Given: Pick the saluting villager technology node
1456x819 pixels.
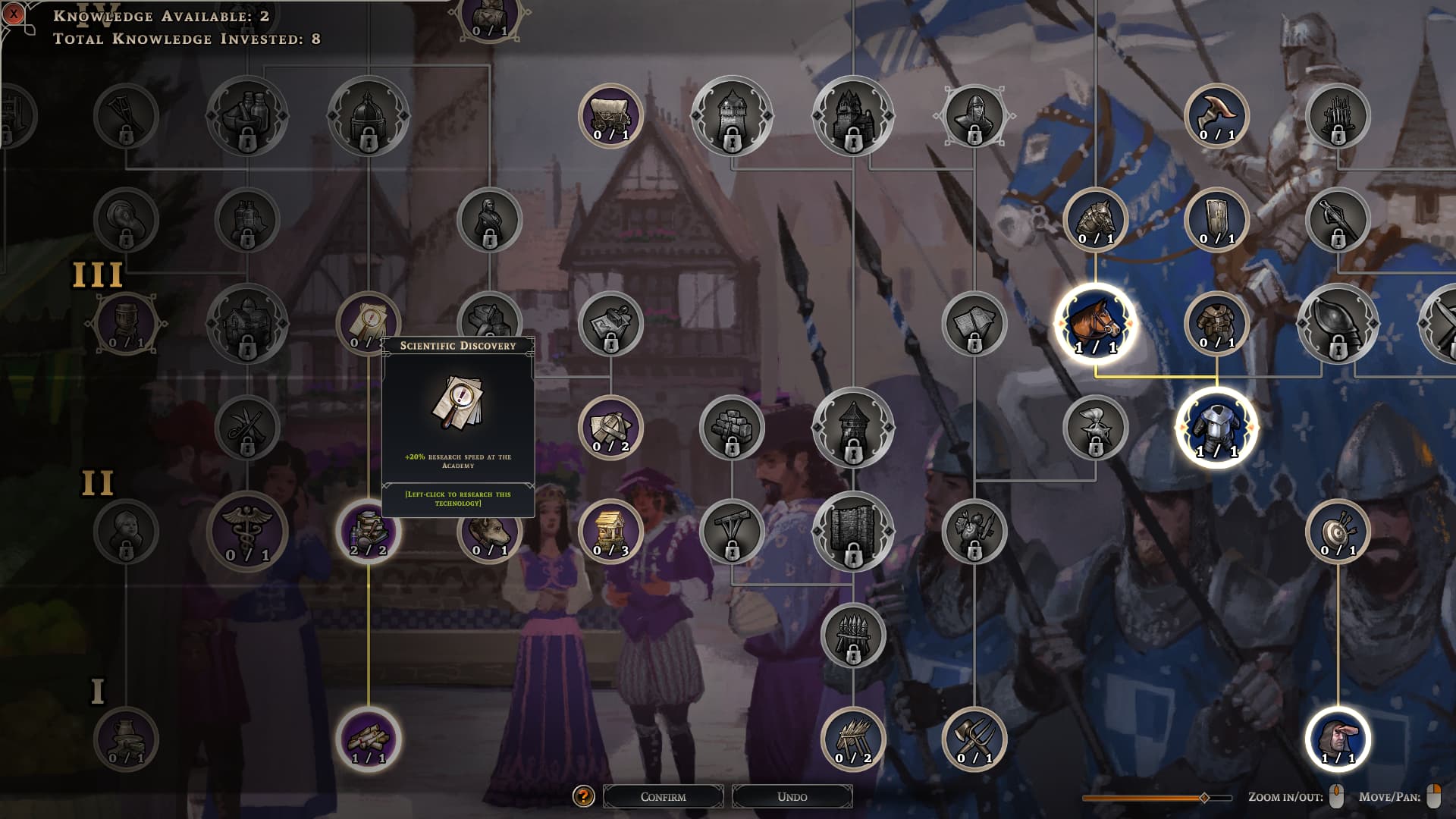Looking at the screenshot, I should (1338, 739).
